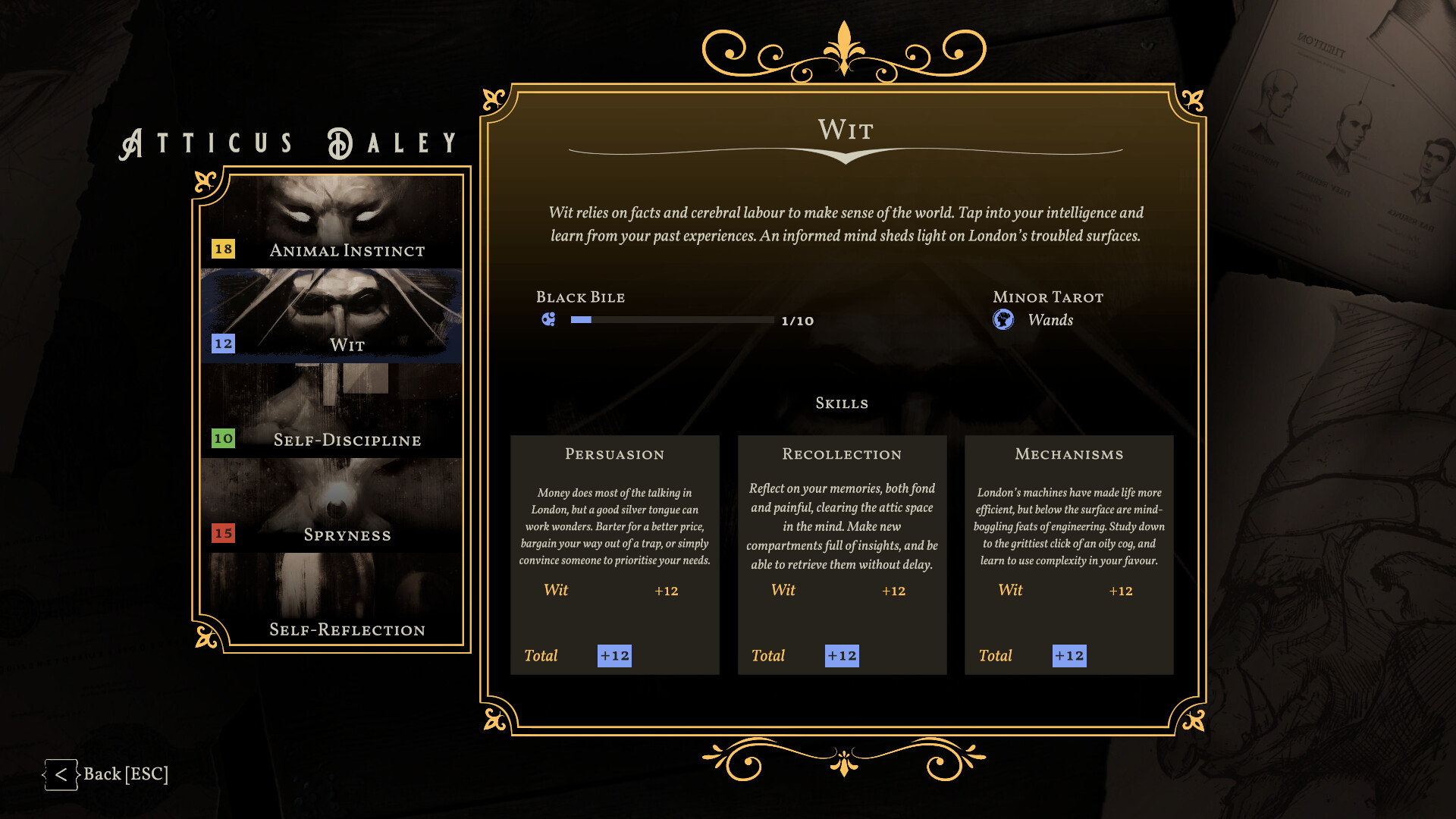This screenshot has height=819, width=1456.
Task: Click the back chevron arrow icon
Action: [x=61, y=774]
